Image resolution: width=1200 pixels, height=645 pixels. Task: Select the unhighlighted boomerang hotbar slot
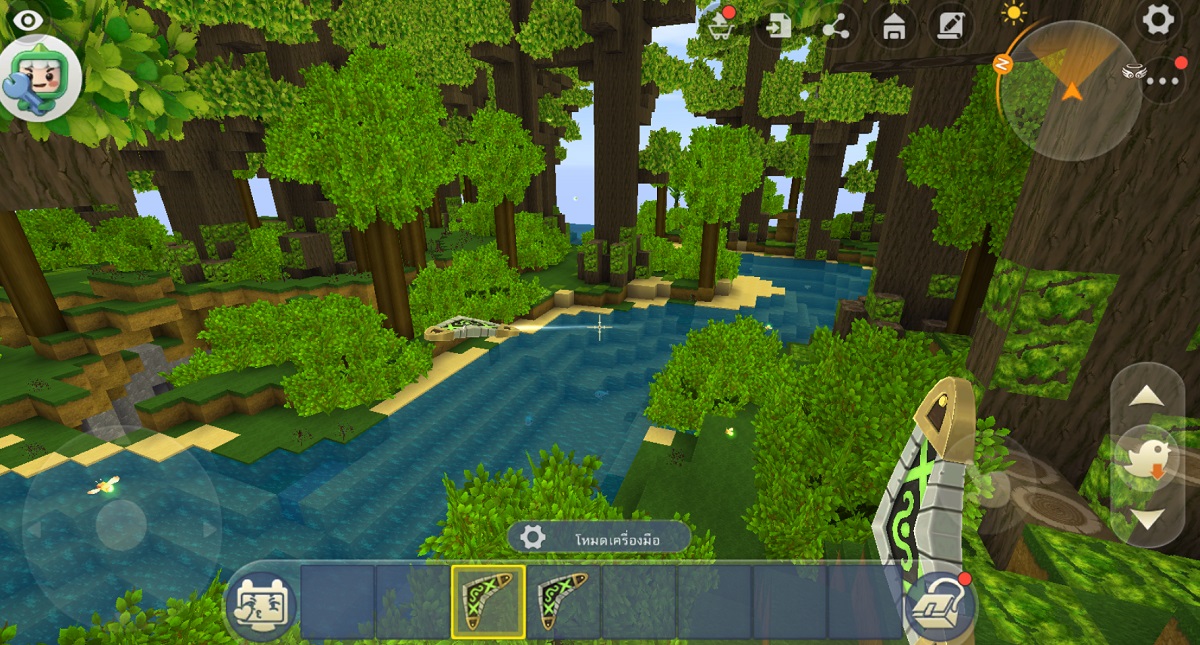pyautogui.click(x=563, y=601)
